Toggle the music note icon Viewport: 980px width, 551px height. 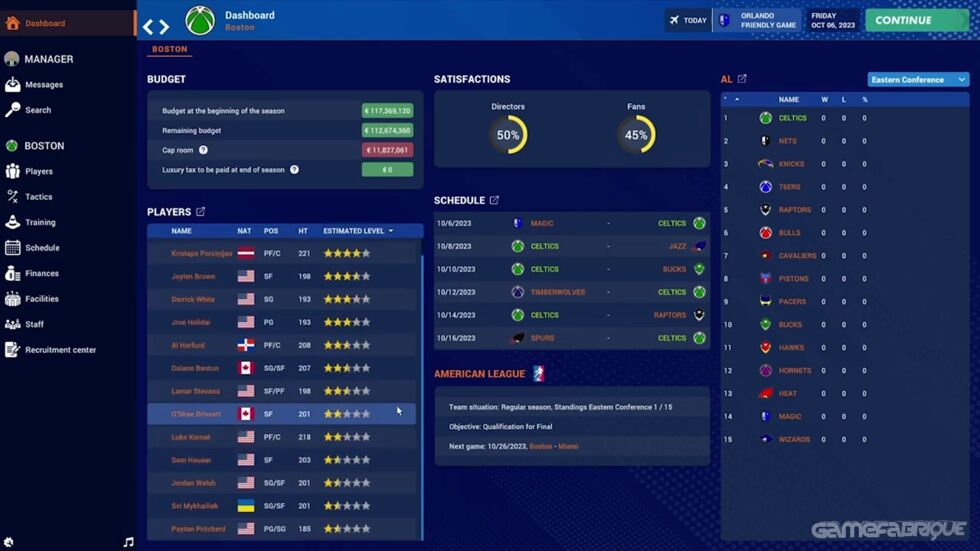[x=128, y=542]
